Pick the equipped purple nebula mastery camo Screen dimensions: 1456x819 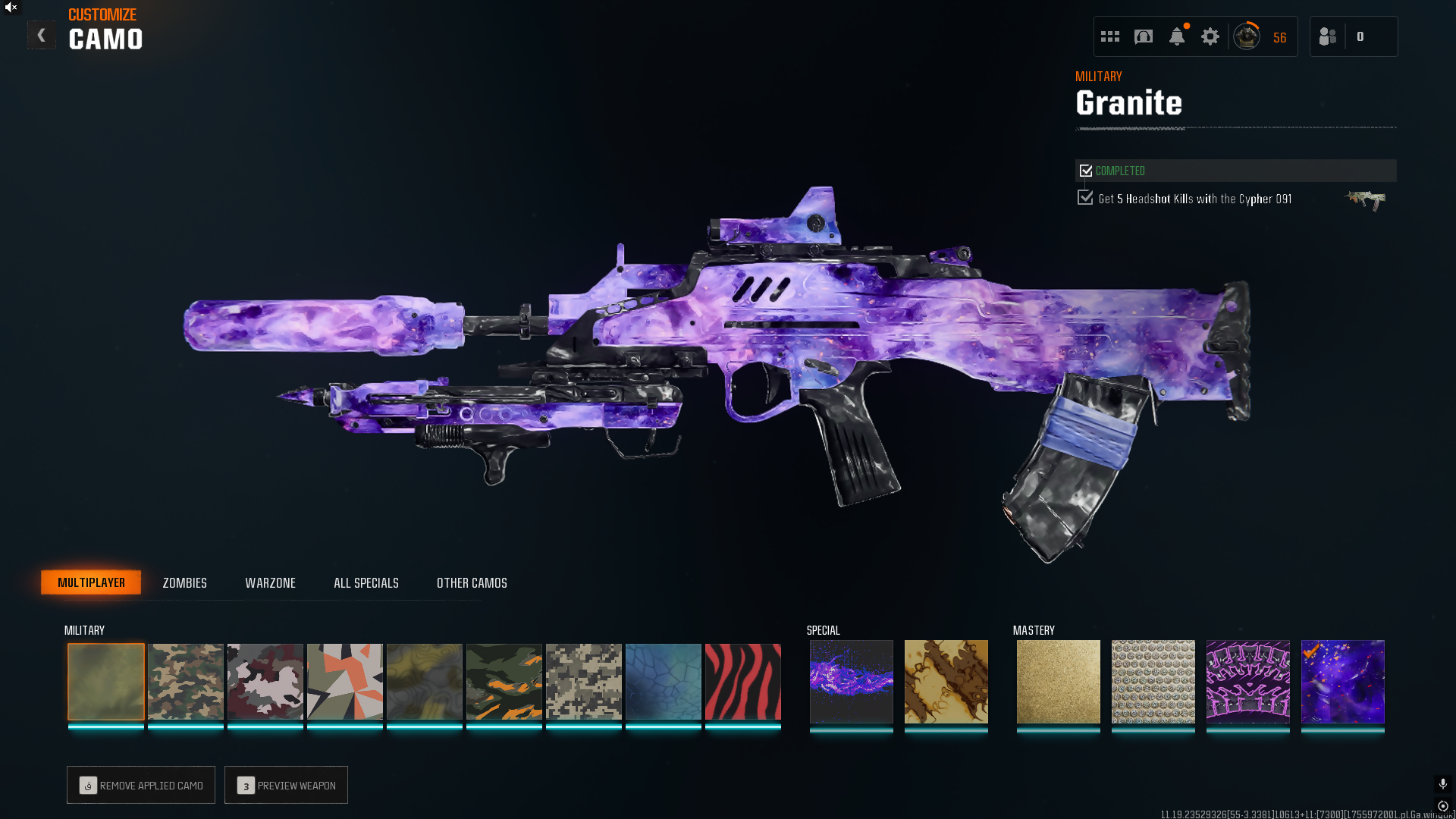[x=1343, y=682]
